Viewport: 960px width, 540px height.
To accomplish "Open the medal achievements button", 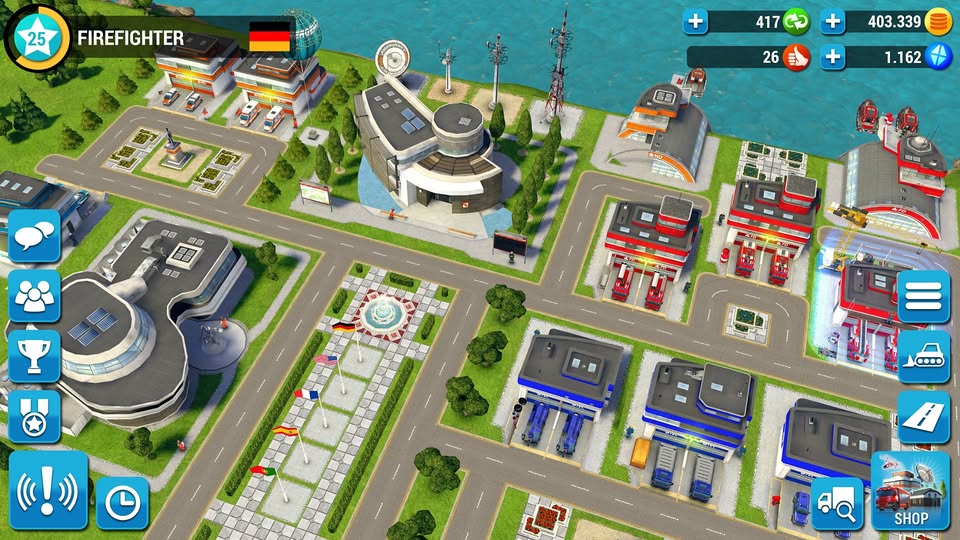I will click(35, 414).
